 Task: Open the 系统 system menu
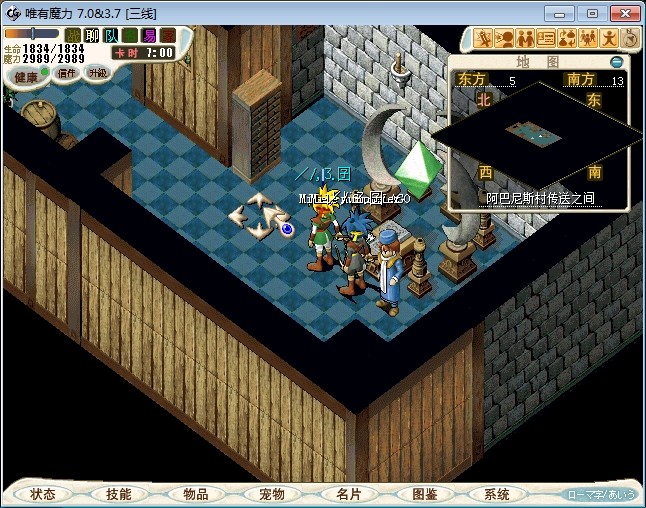[x=497, y=494]
